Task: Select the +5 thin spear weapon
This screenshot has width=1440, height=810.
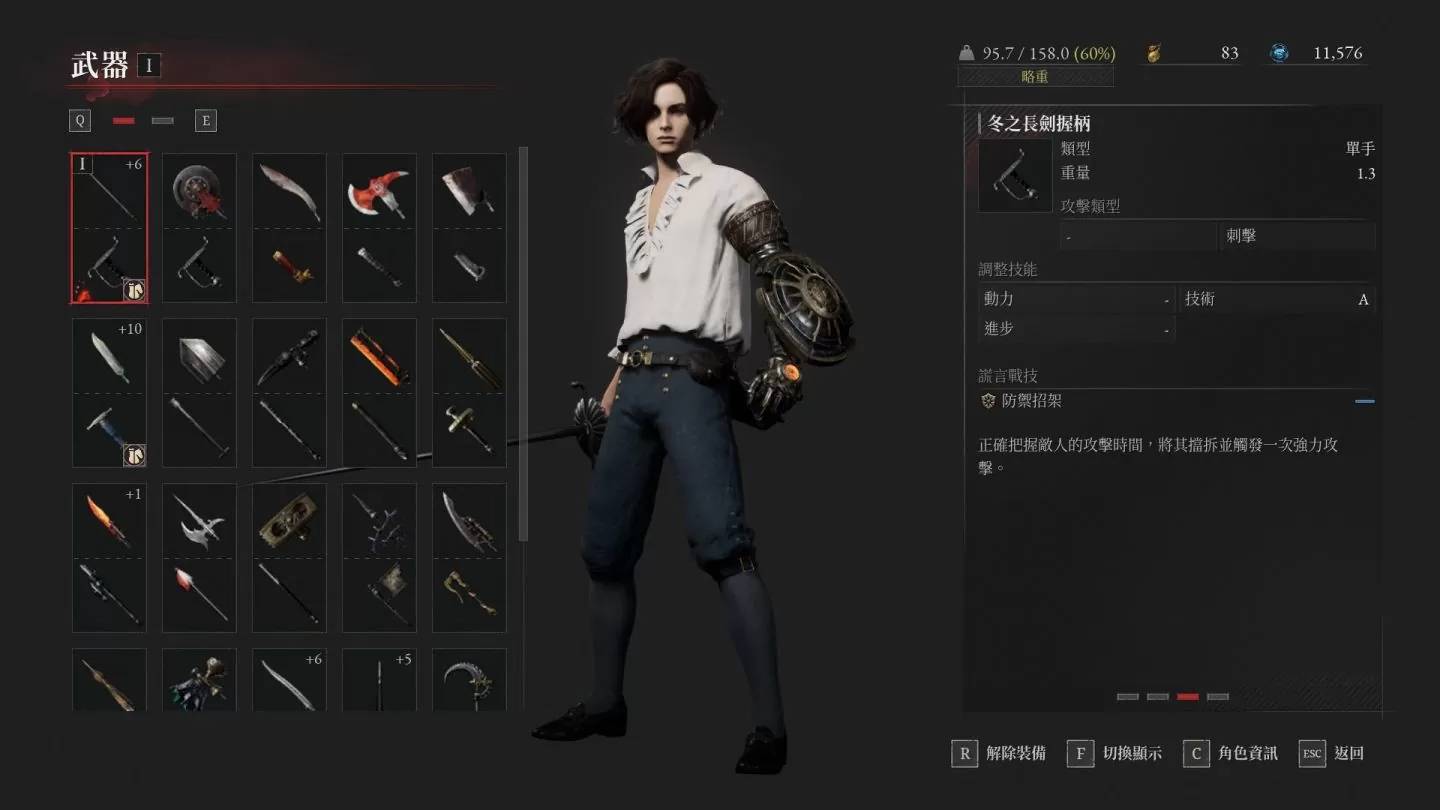Action: pyautogui.click(x=379, y=680)
